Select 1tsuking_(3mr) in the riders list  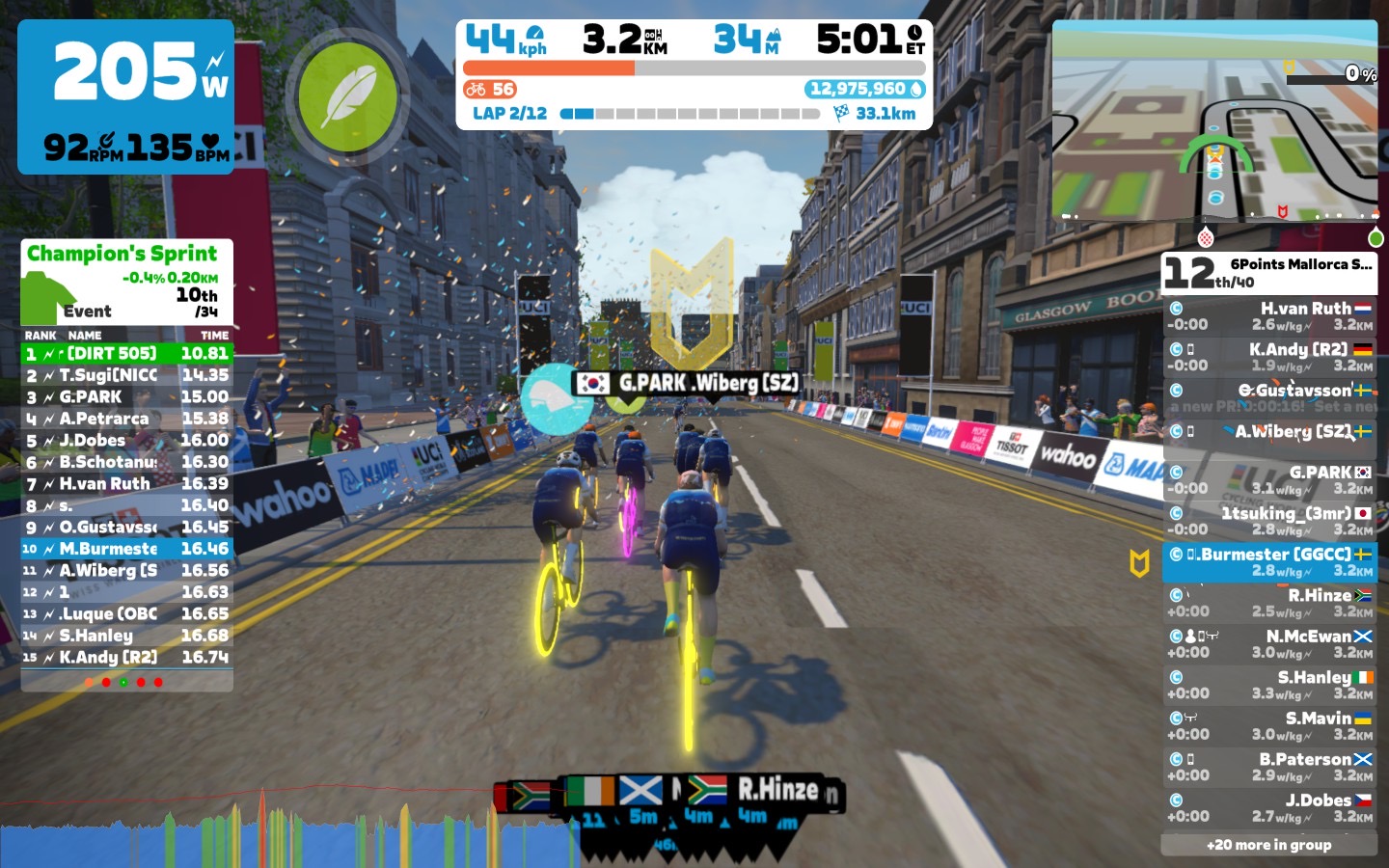tap(1268, 521)
